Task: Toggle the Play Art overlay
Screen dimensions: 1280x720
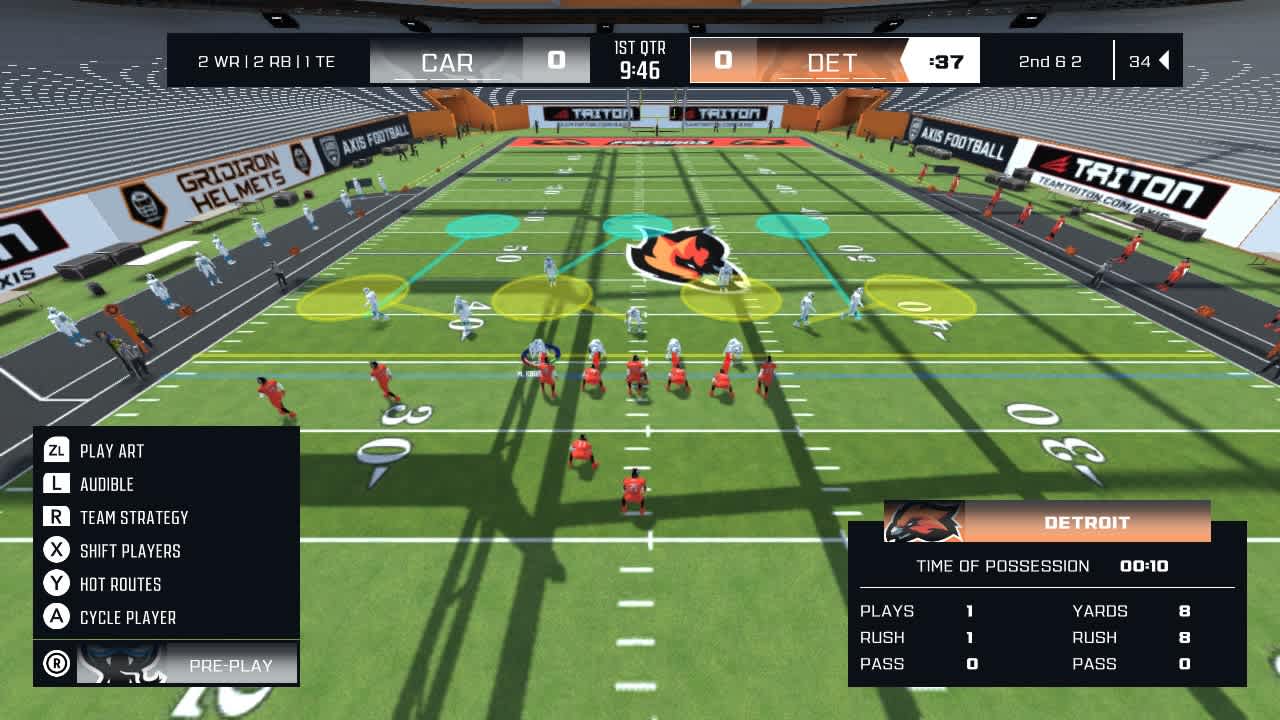Action: tap(112, 451)
